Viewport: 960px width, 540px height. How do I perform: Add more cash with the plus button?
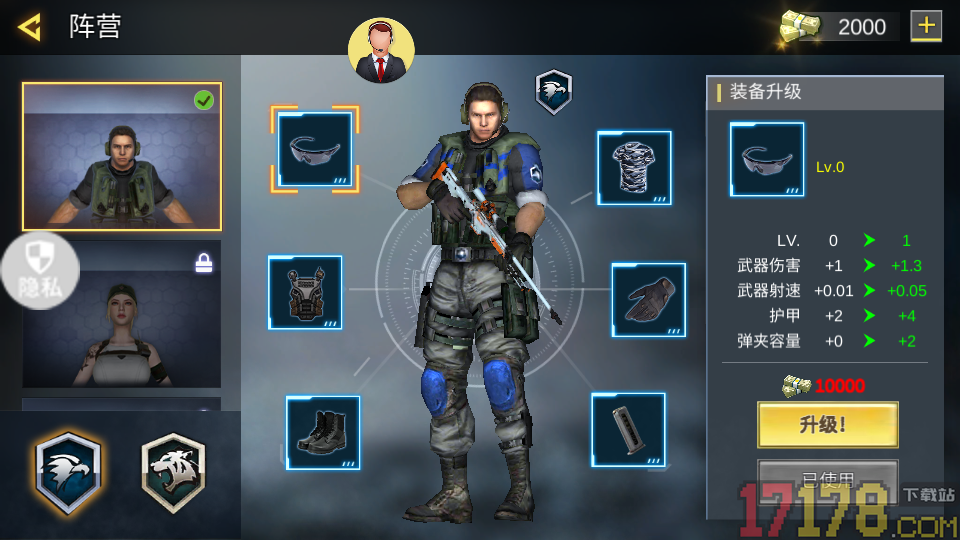[926, 26]
